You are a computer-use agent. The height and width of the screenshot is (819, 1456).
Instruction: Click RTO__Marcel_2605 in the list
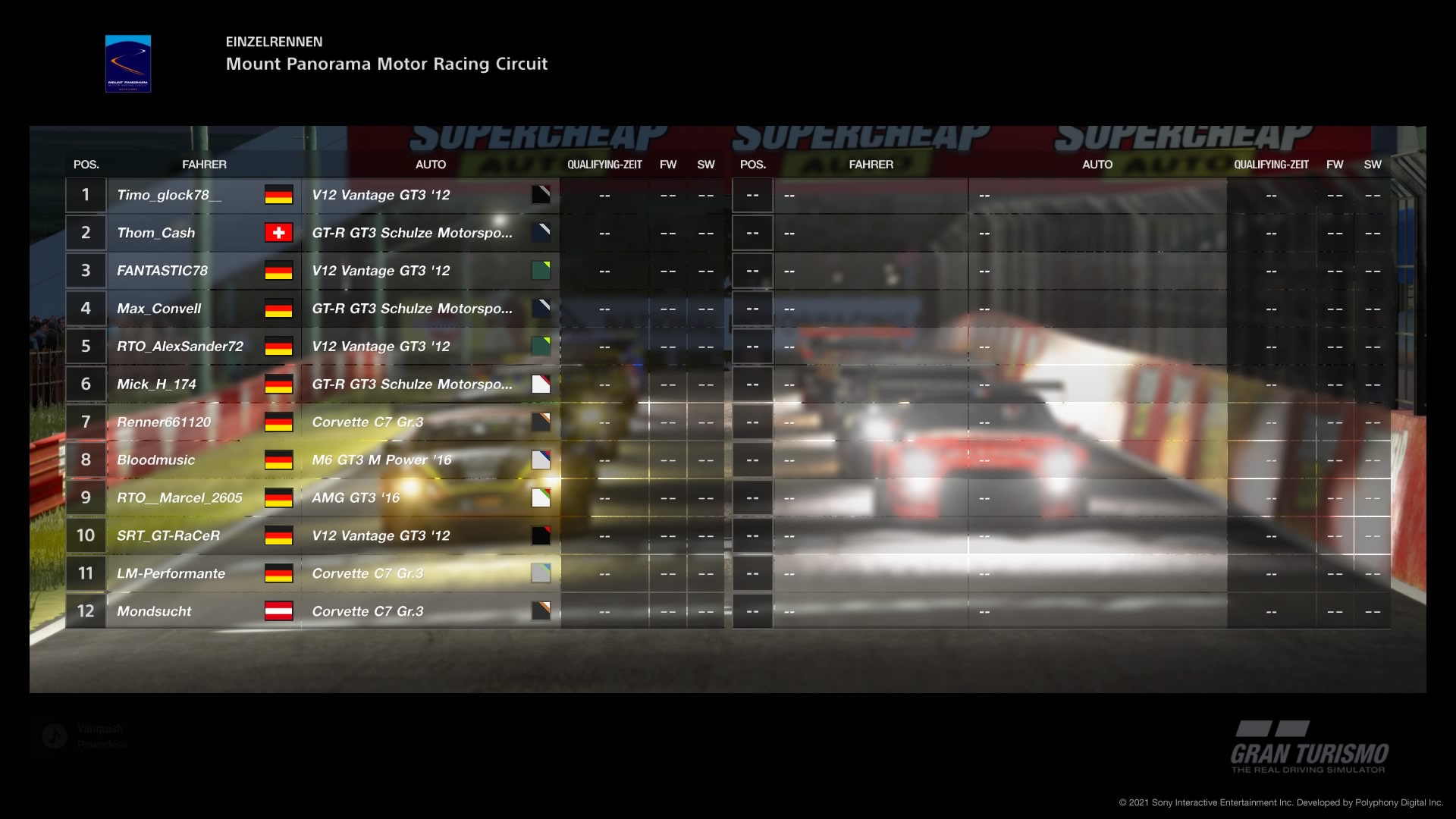coord(180,498)
